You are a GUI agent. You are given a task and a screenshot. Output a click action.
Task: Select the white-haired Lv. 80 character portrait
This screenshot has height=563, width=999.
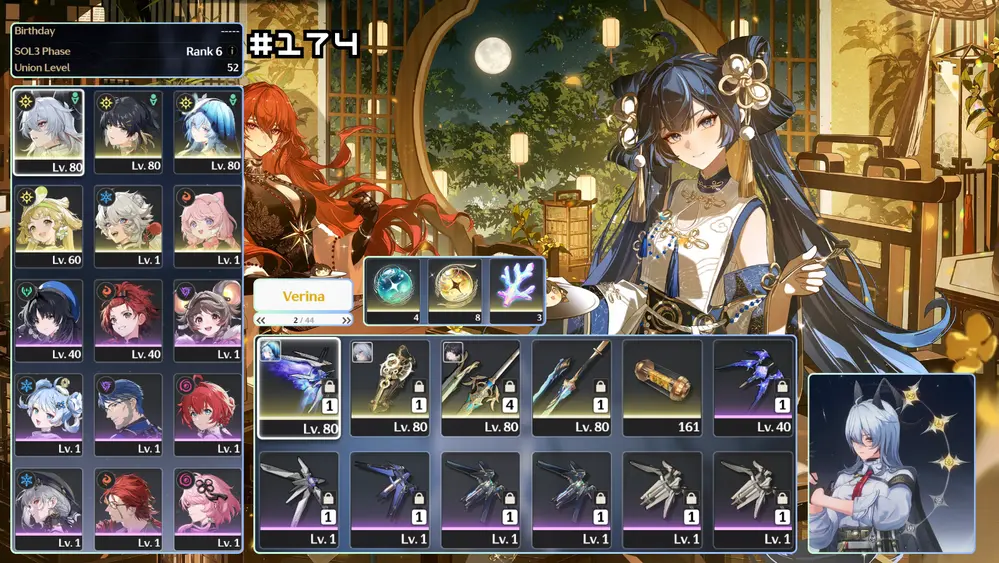point(48,131)
